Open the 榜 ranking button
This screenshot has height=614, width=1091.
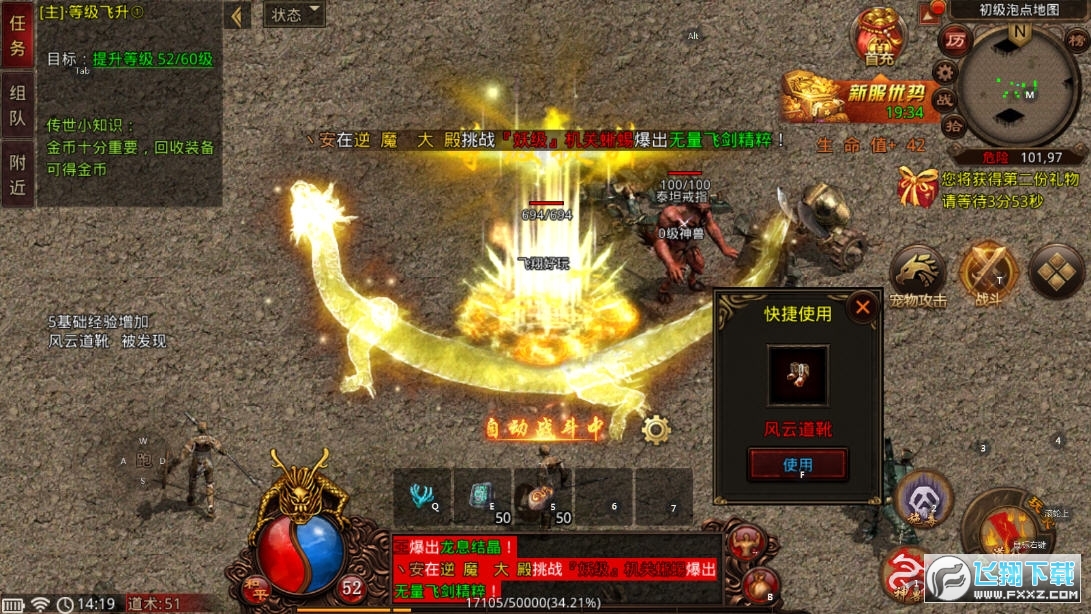[1077, 42]
